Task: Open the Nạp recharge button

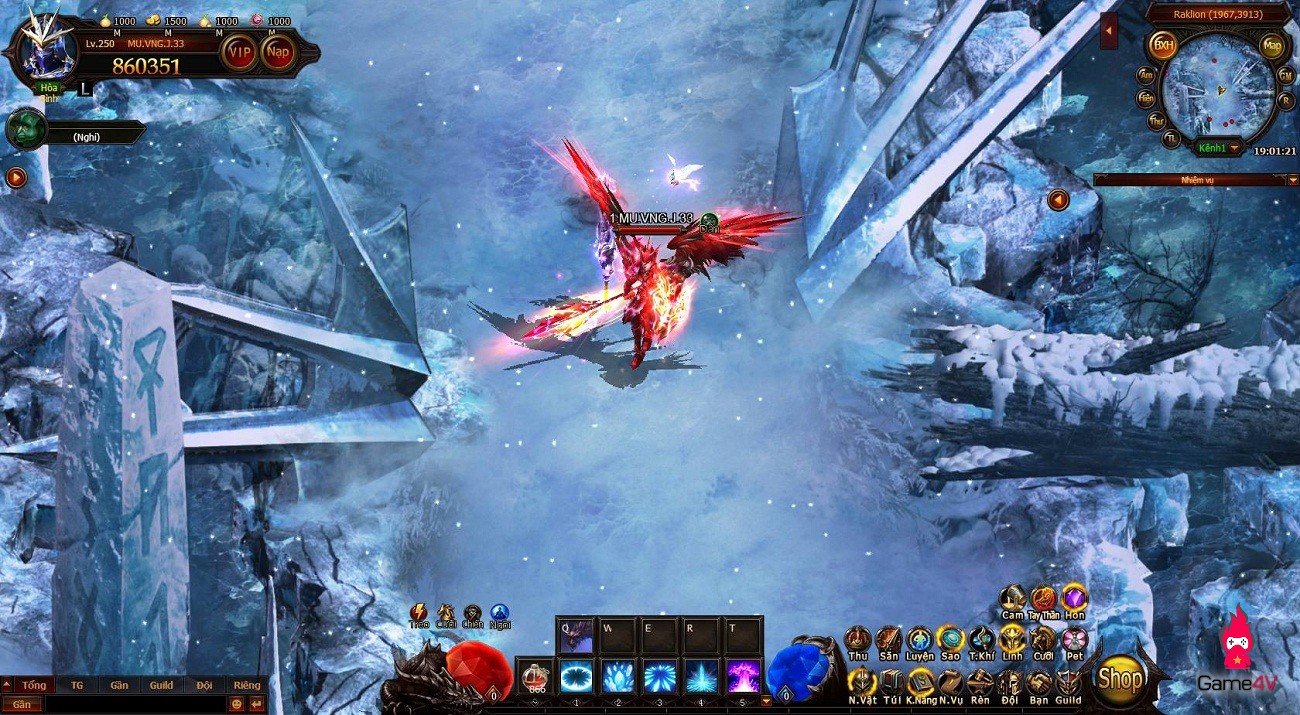Action: (x=278, y=51)
